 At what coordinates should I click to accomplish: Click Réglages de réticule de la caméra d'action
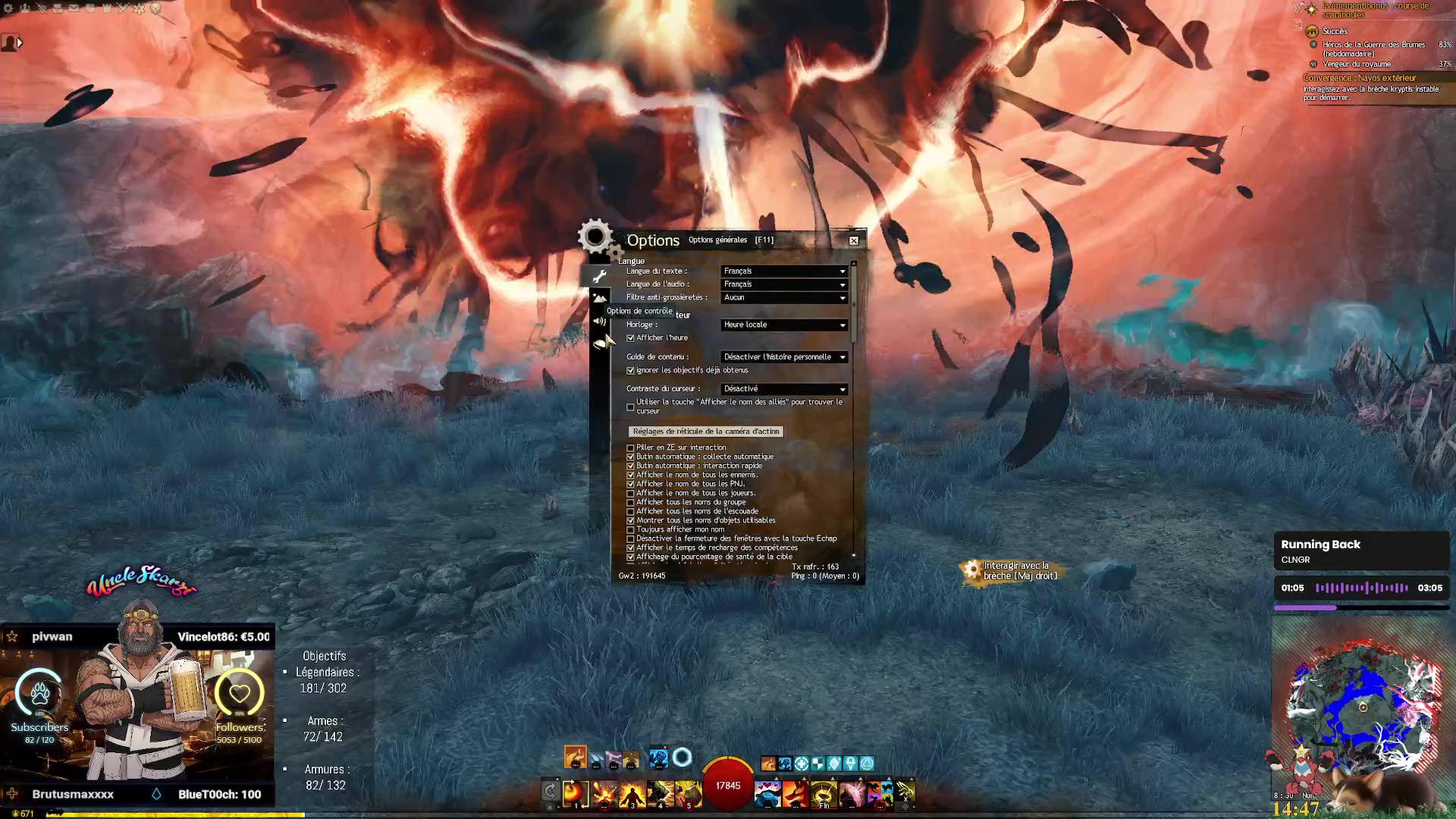coord(705,431)
